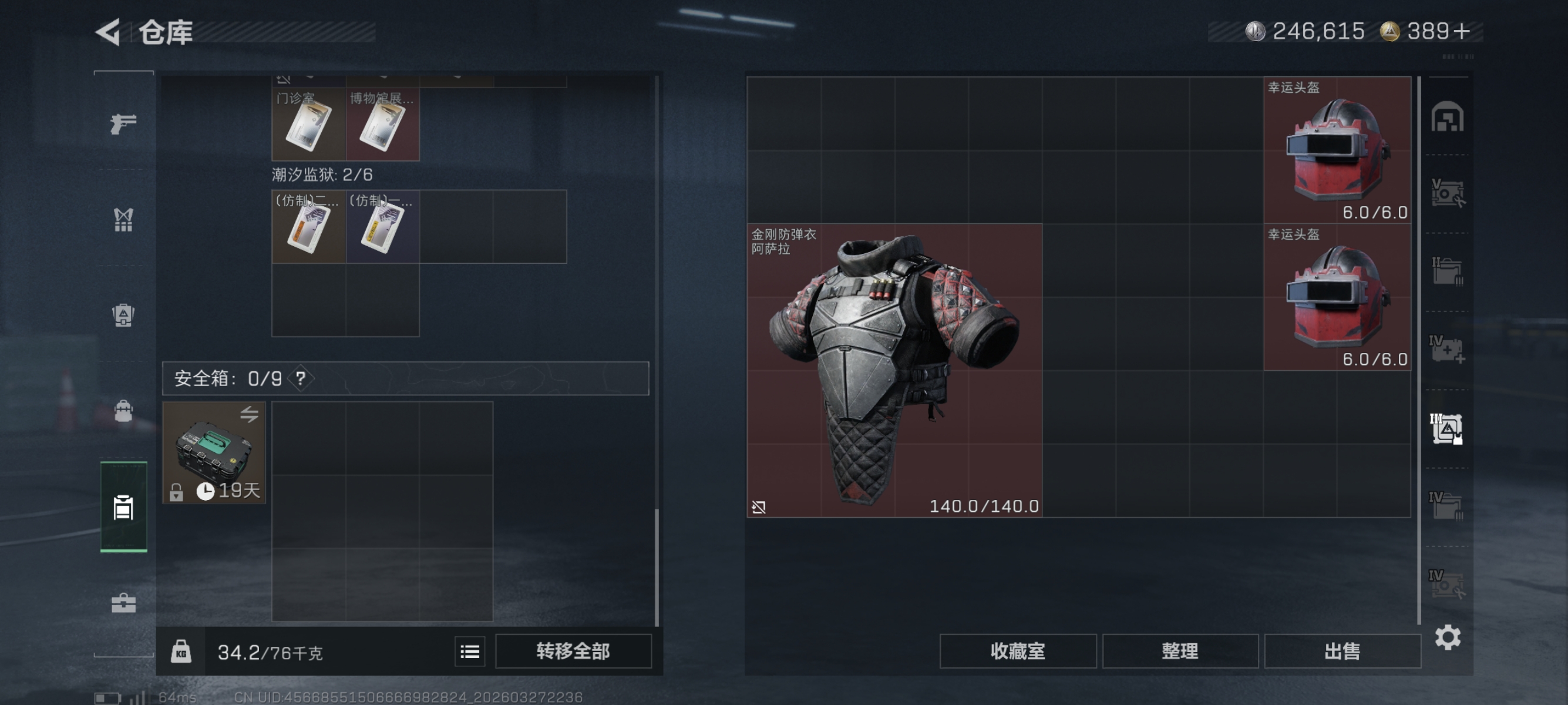Open the settings gear at bottom right
Image resolution: width=1568 pixels, height=705 pixels.
coord(1449,637)
